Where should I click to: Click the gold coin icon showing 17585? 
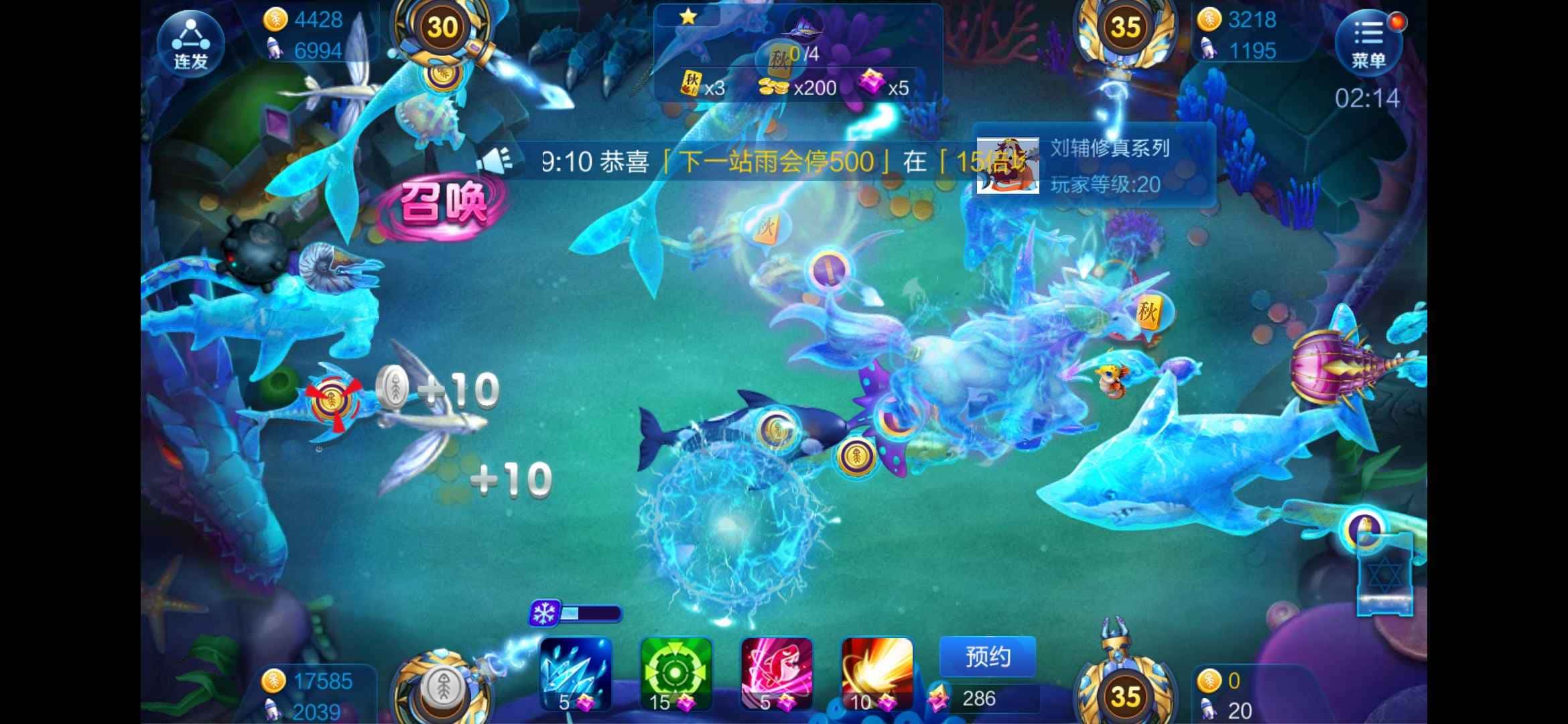pos(274,681)
